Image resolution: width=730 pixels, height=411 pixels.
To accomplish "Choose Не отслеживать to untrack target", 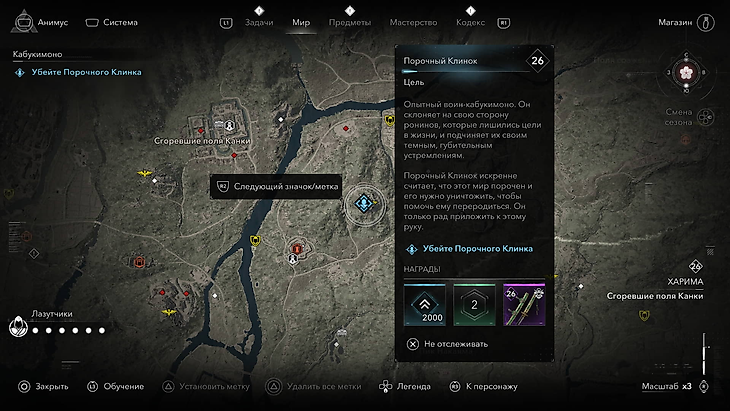I will (452, 343).
